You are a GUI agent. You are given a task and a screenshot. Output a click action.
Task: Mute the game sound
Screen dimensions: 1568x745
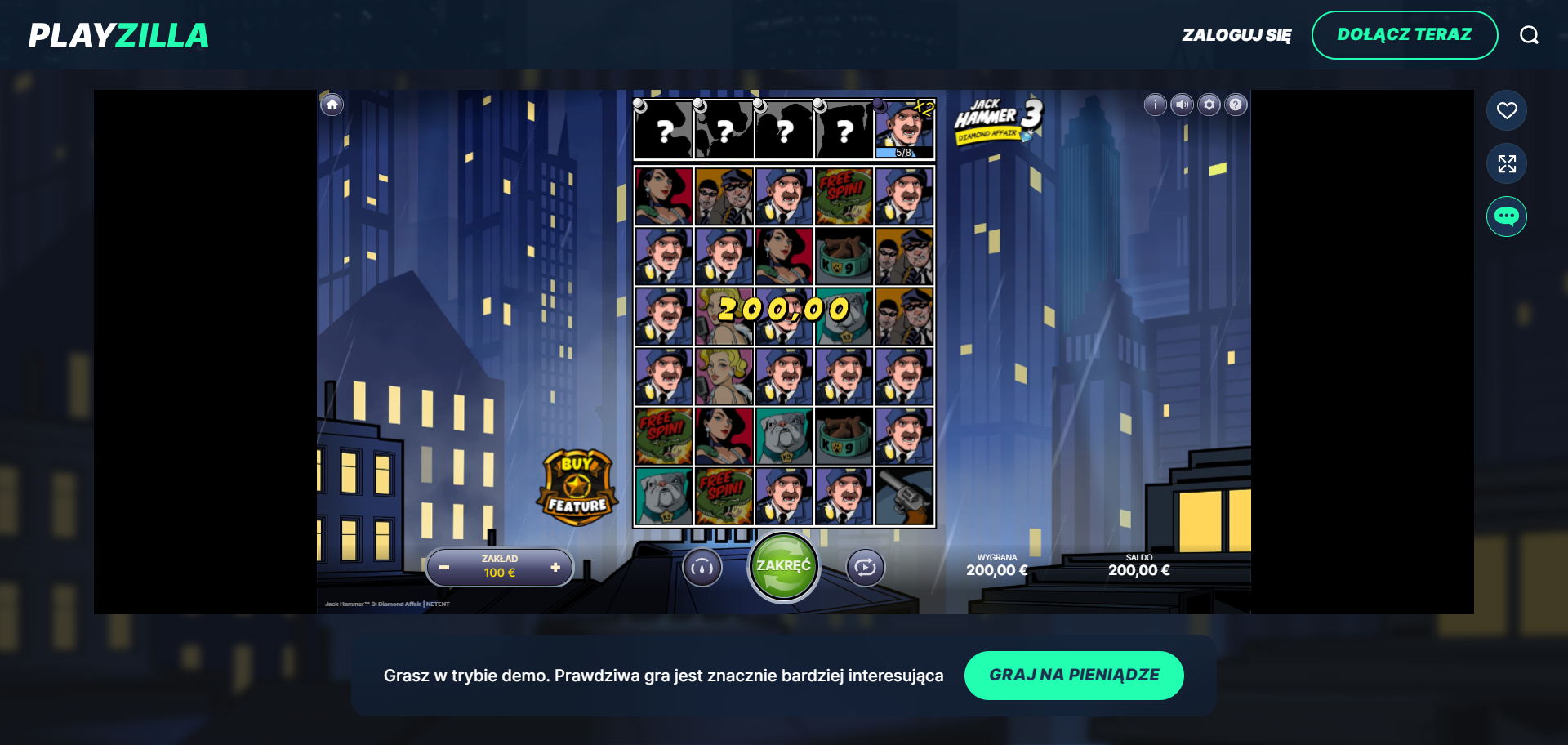1182,105
